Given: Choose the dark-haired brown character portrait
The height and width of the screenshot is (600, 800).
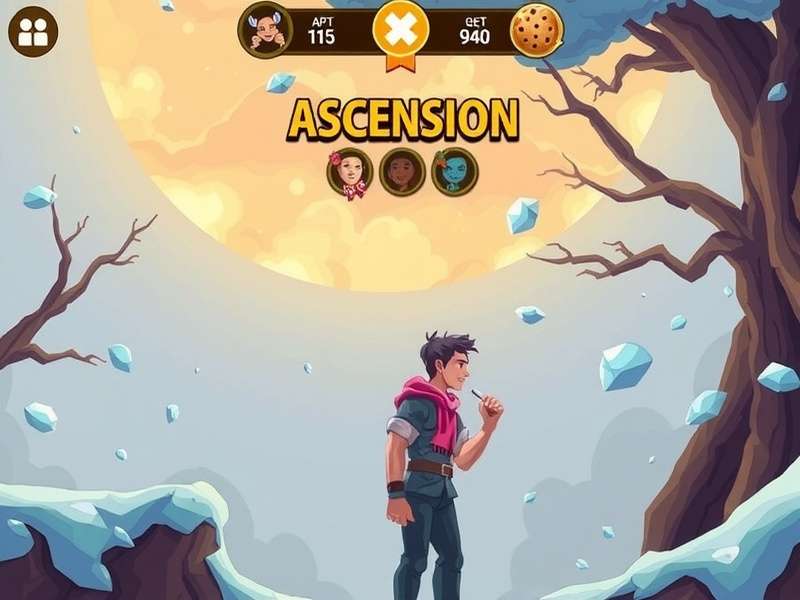Looking at the screenshot, I should tap(402, 172).
